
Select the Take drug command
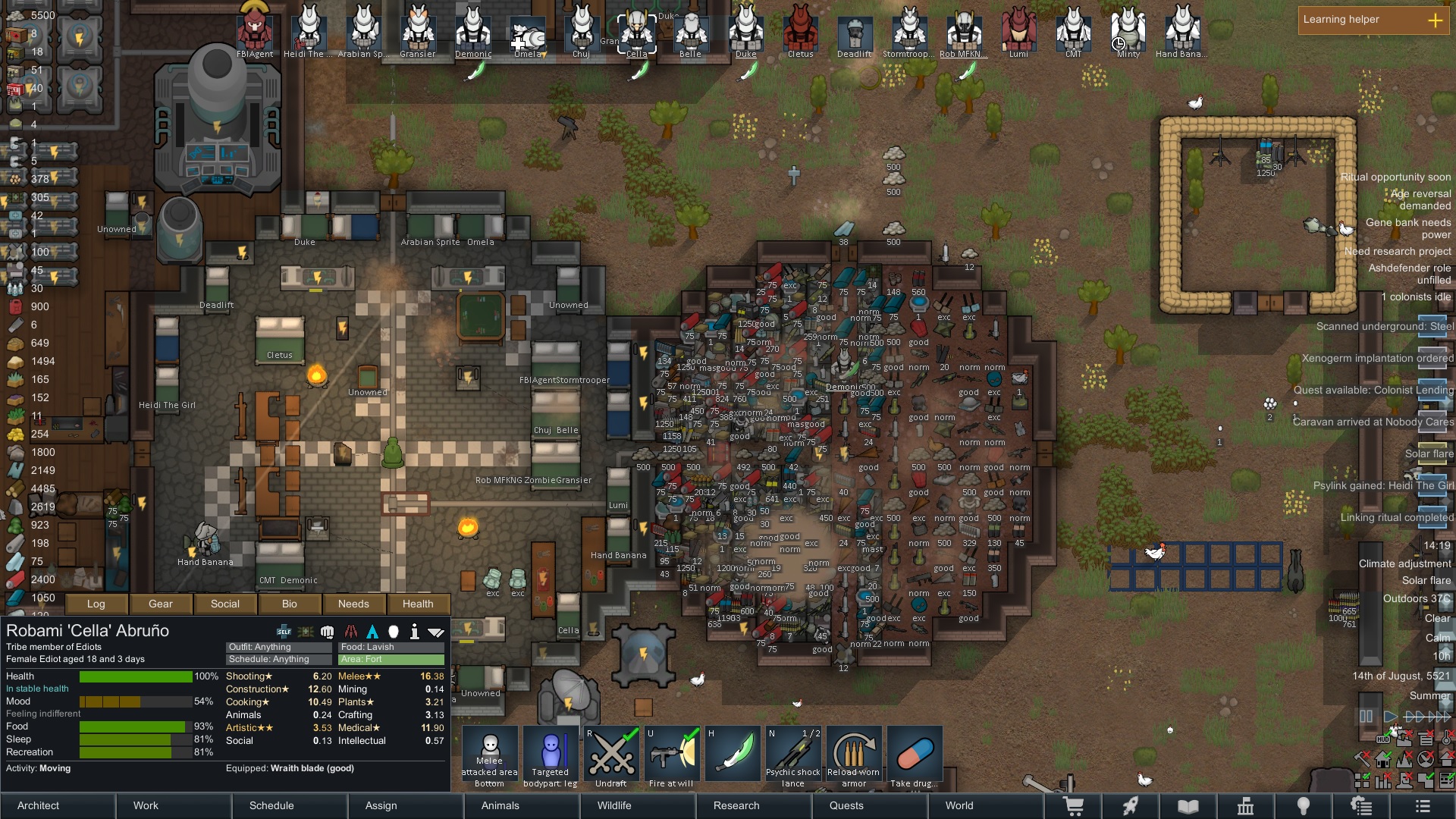pos(915,757)
